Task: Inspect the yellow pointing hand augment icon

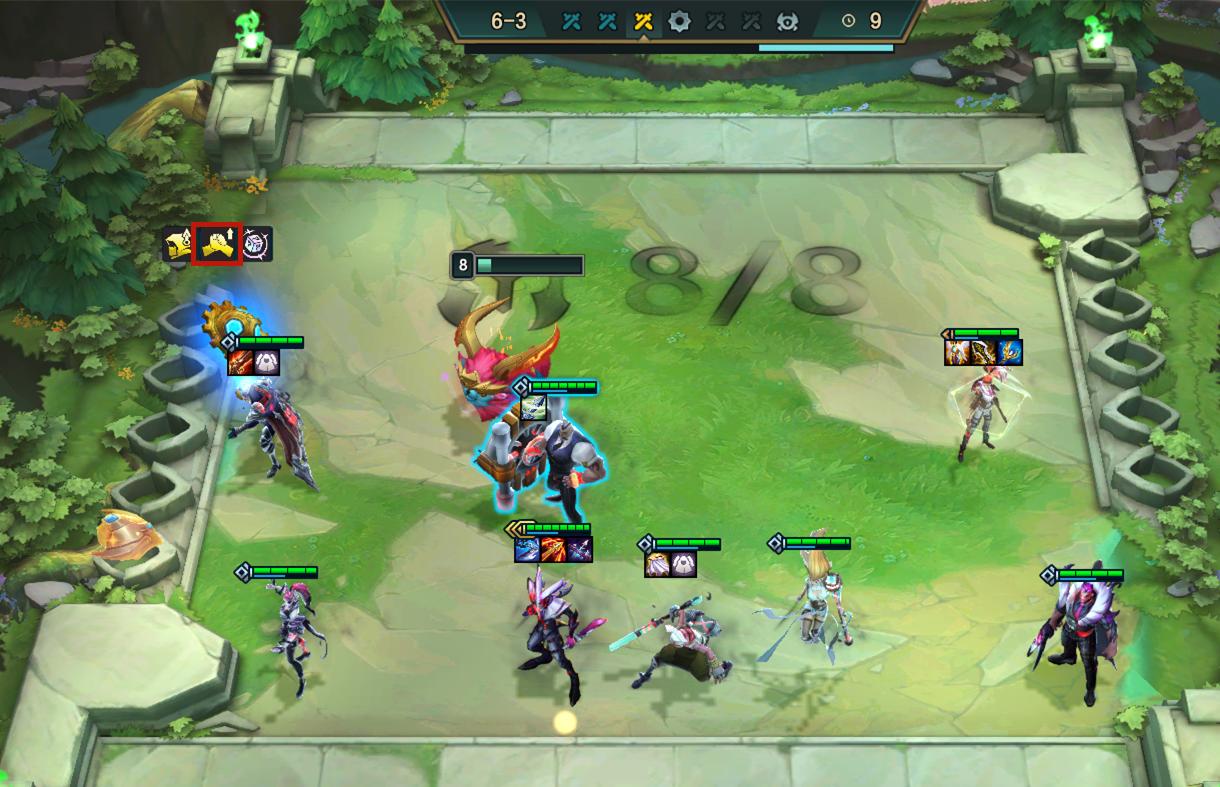Action: tap(178, 244)
